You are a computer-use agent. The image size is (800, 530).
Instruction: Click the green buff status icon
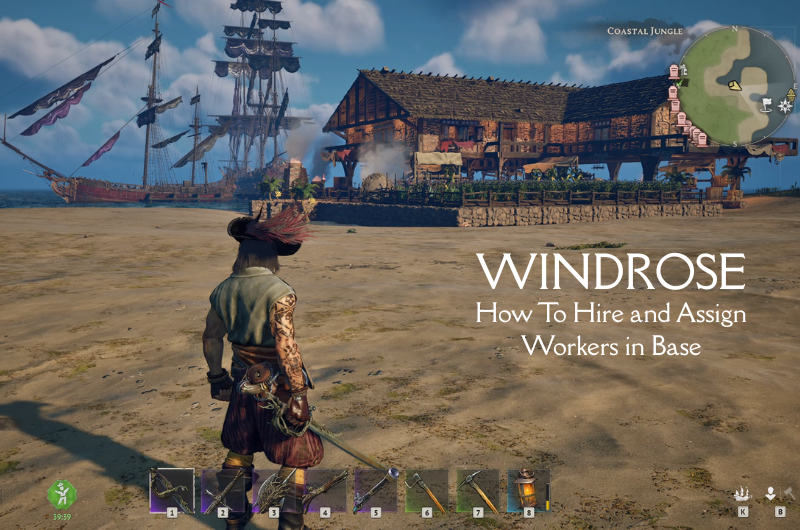click(62, 494)
